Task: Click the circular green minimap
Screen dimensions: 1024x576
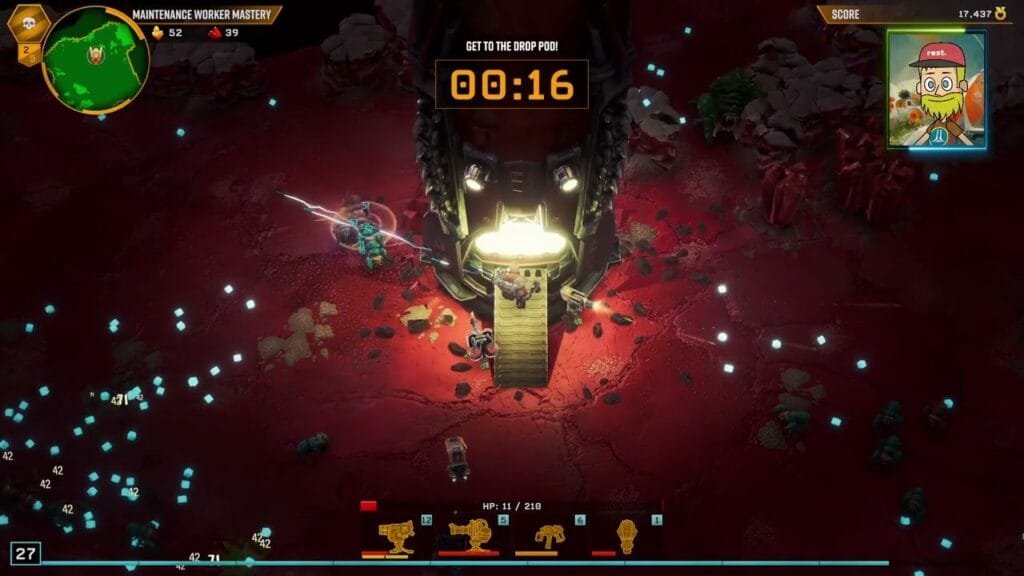Action: point(96,60)
